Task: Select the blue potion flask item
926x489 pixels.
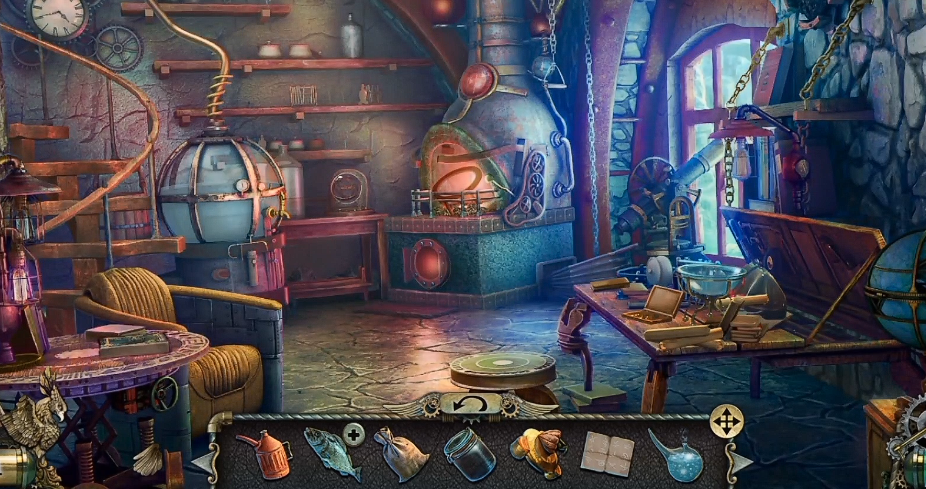Action: (x=676, y=455)
